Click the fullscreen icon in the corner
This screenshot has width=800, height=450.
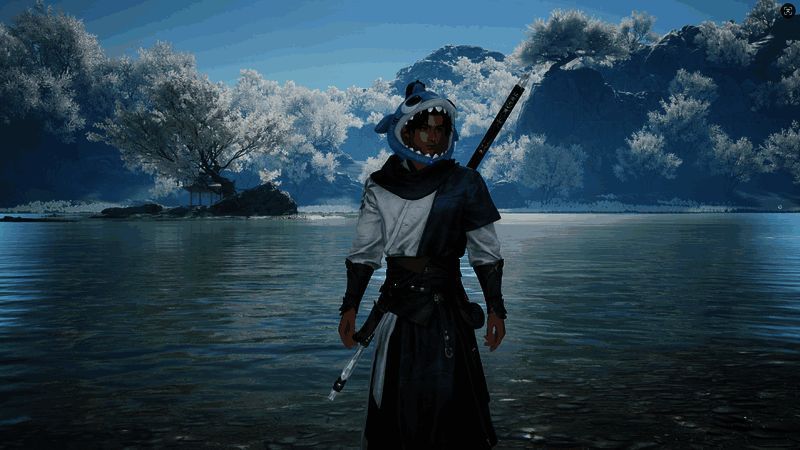[x=788, y=10]
